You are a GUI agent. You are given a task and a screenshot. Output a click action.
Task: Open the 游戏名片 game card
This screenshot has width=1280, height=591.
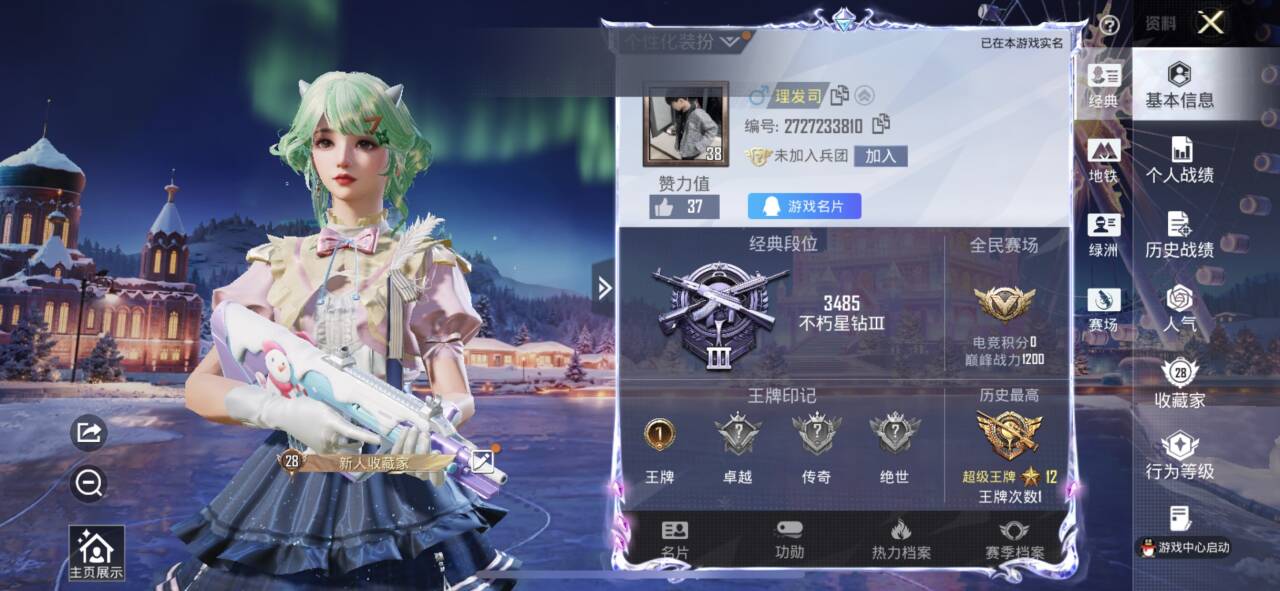click(804, 206)
